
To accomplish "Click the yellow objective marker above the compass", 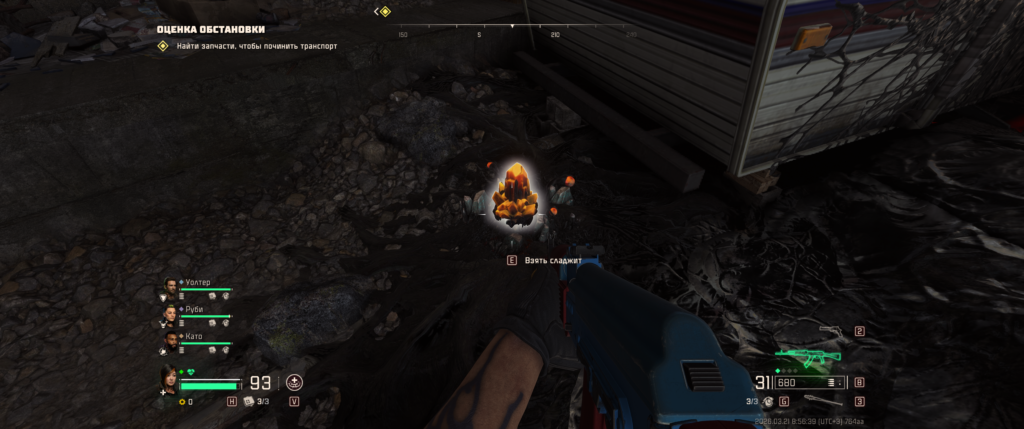I will click(384, 11).
